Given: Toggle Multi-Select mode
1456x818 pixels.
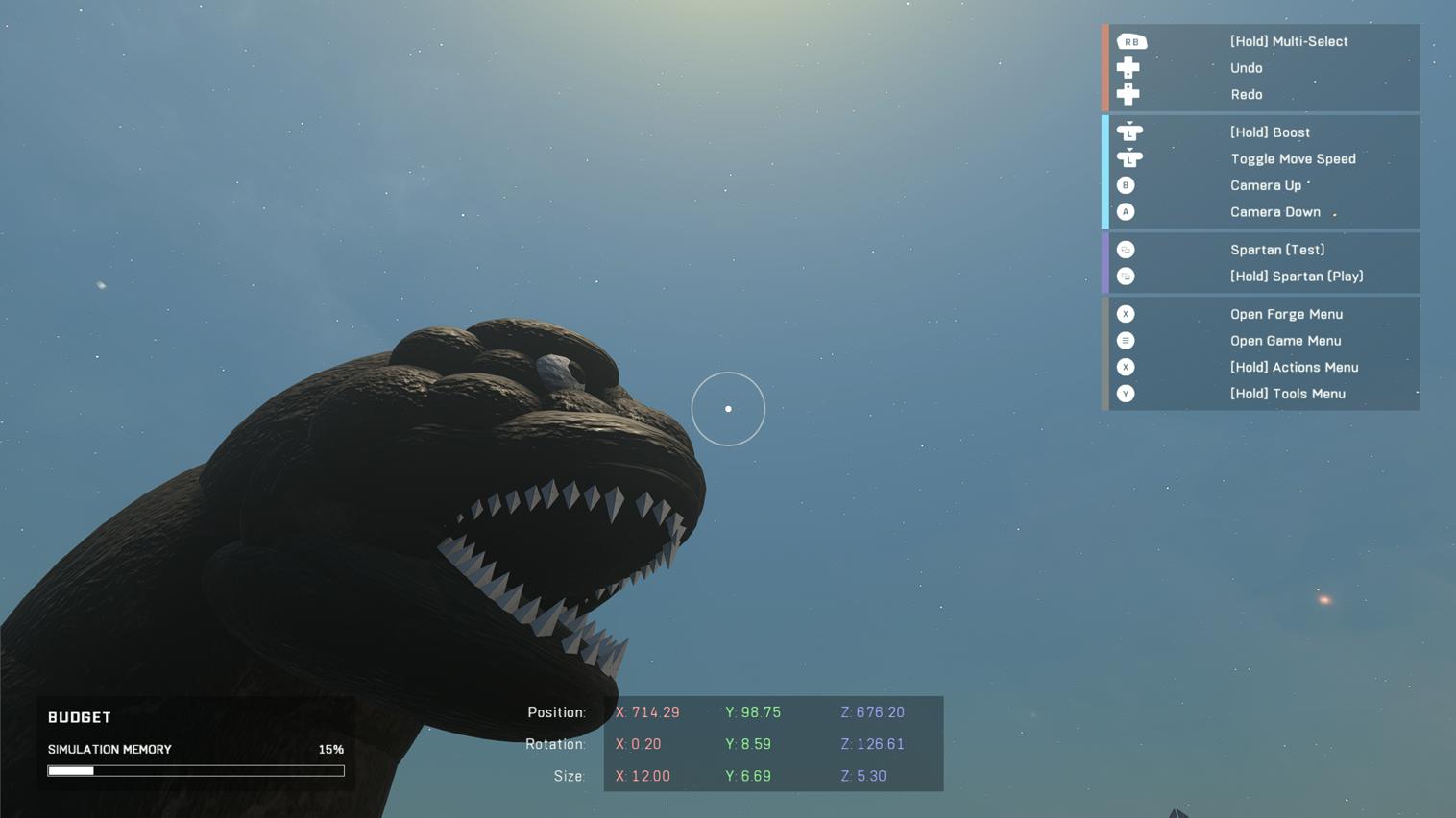Looking at the screenshot, I should 1289,41.
